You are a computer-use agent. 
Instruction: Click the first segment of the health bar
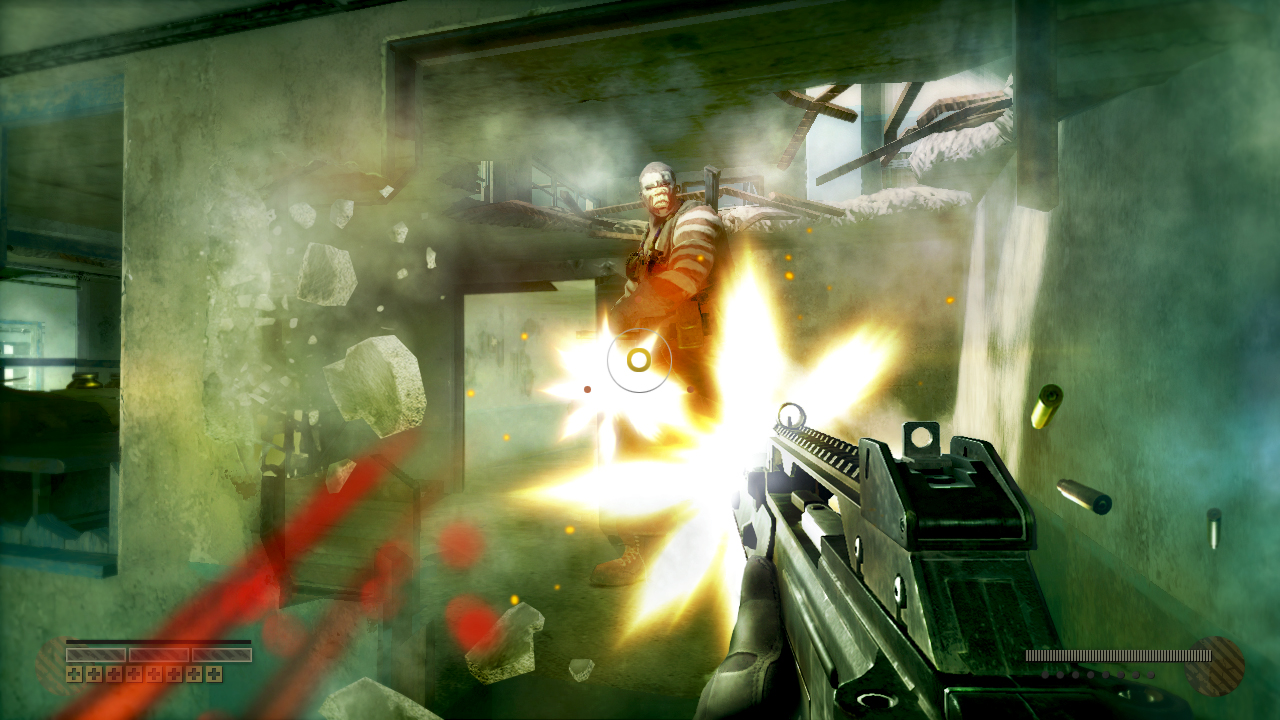coord(96,654)
